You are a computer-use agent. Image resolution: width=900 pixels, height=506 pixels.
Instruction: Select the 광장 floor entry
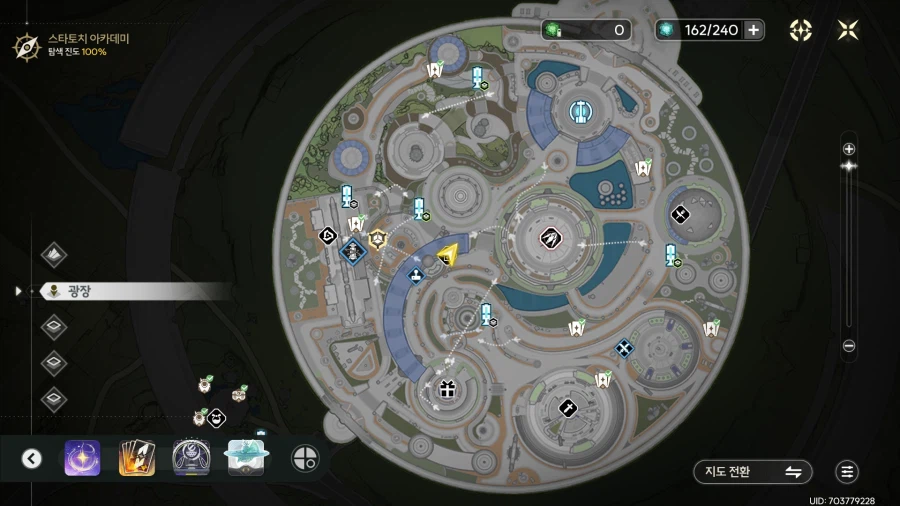(77, 291)
